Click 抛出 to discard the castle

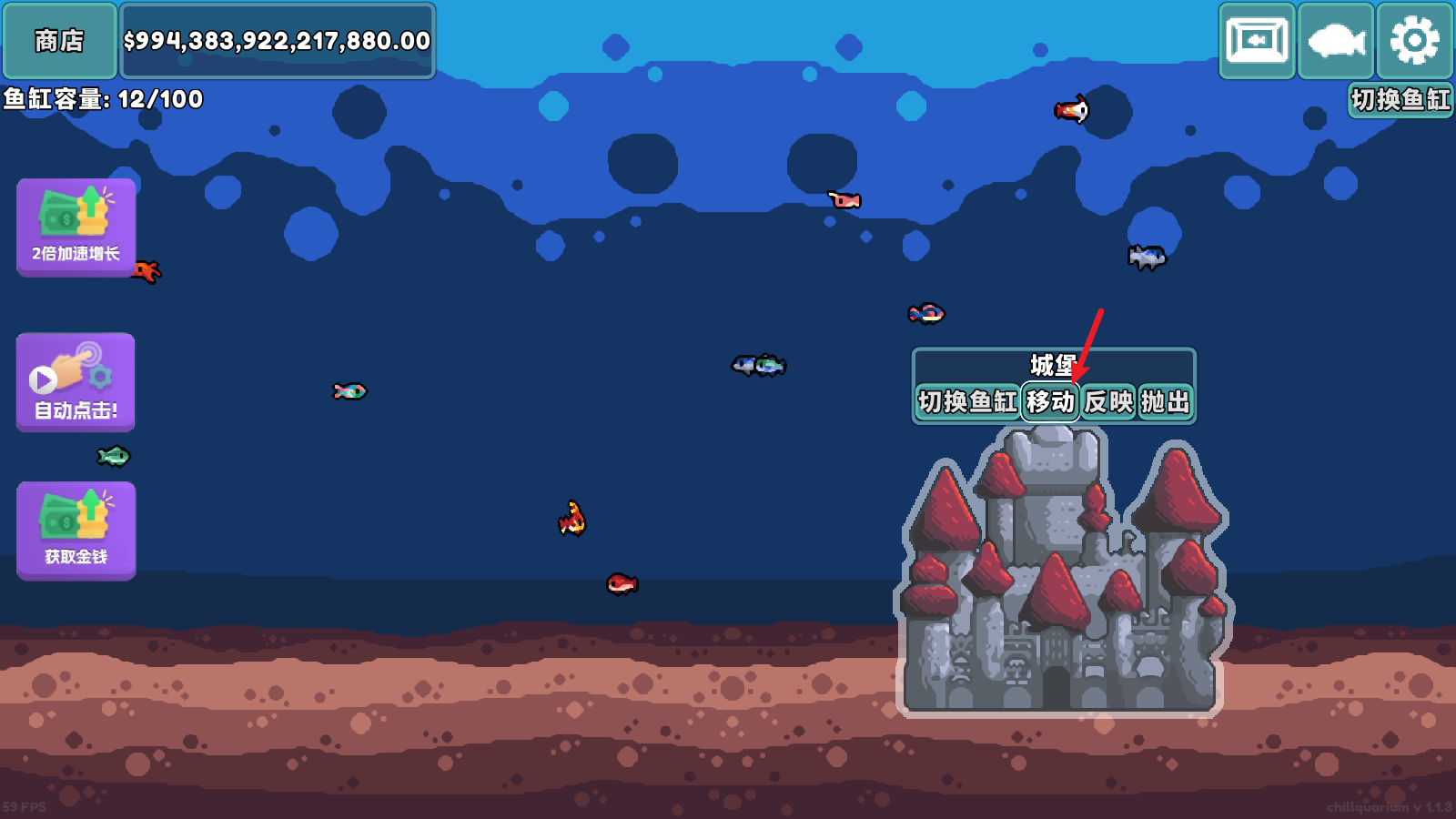(1165, 401)
